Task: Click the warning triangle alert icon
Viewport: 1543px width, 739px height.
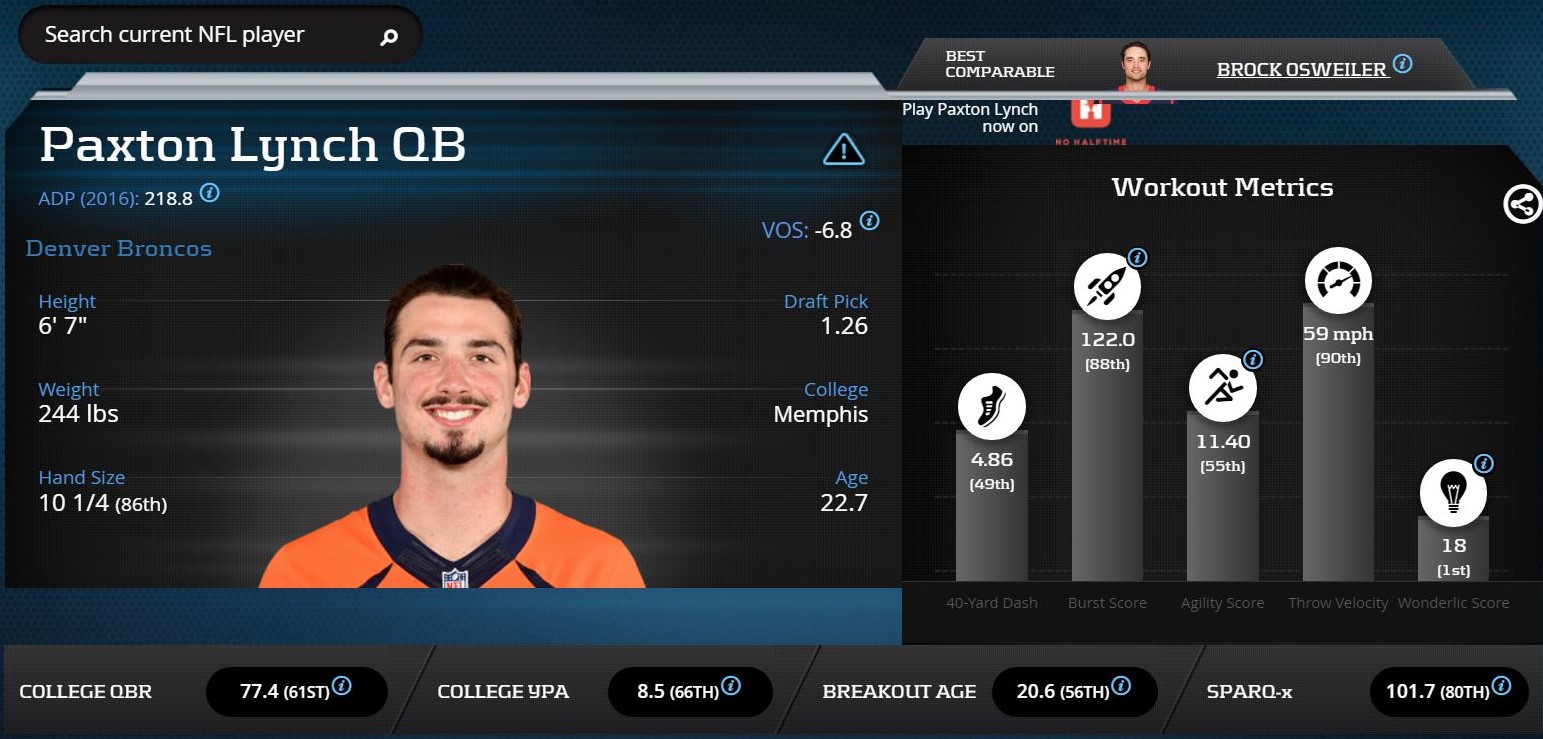Action: (843, 150)
